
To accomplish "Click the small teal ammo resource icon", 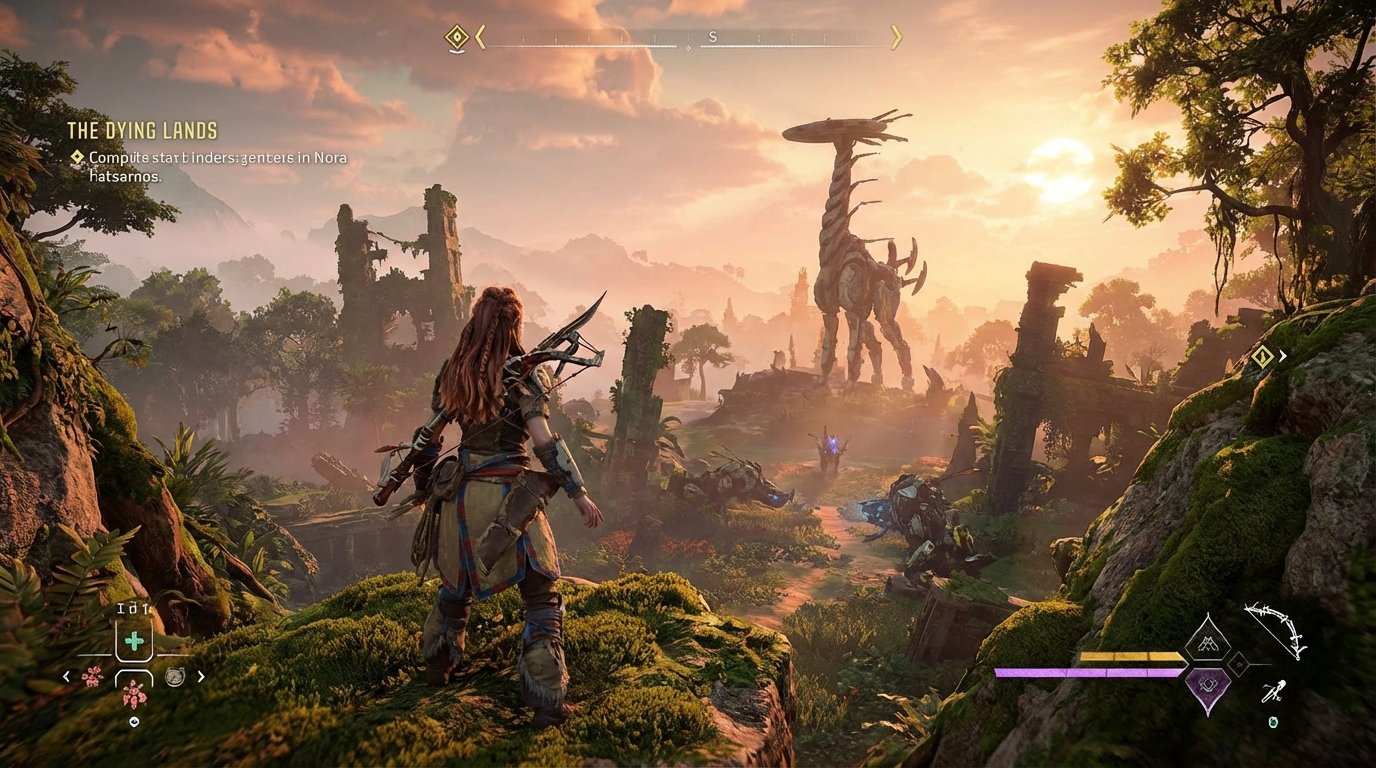I will pos(1273,722).
